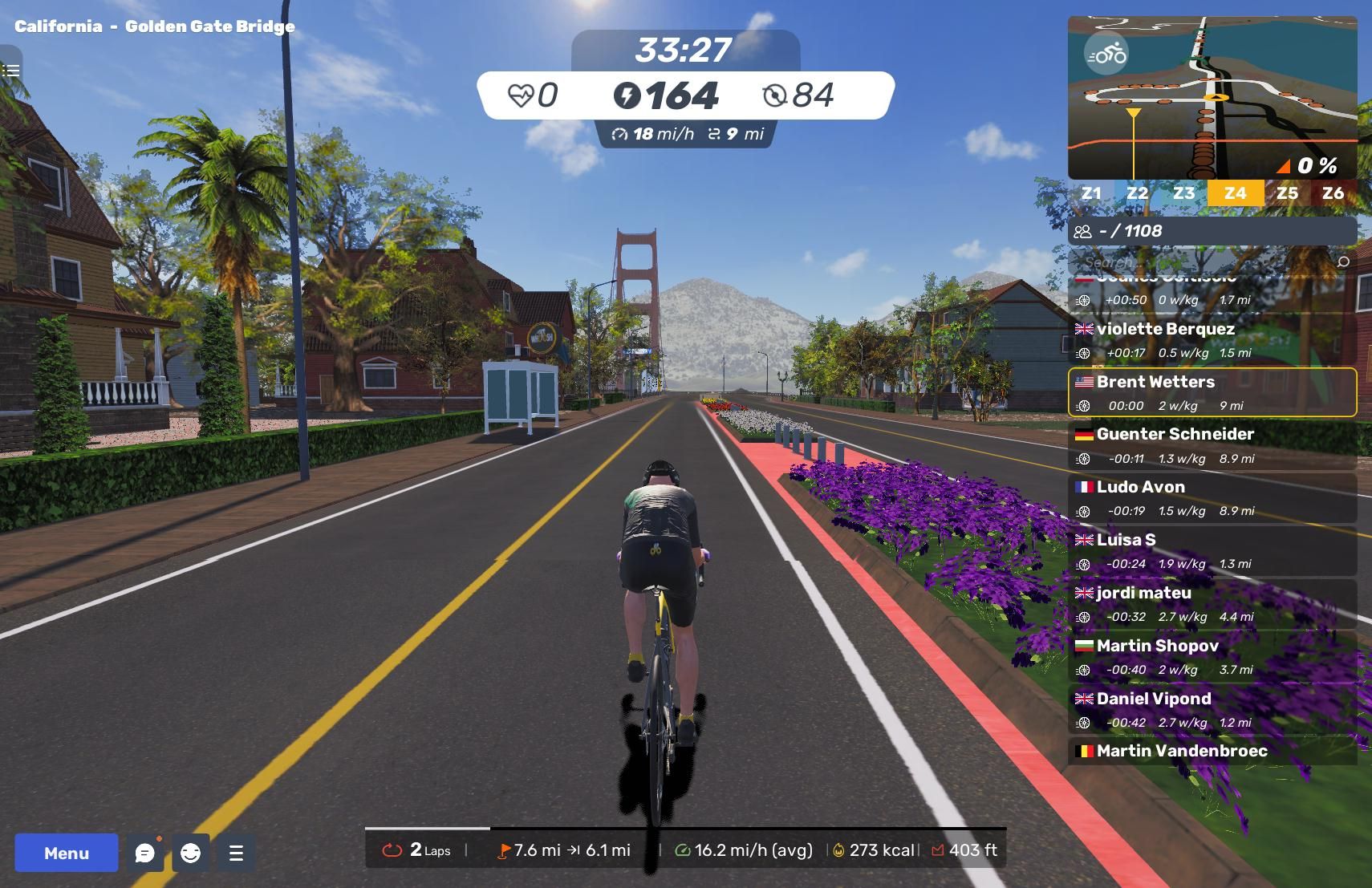Select the Z1 power zone tab
Screen dimensions: 1372x888
pos(1090,193)
